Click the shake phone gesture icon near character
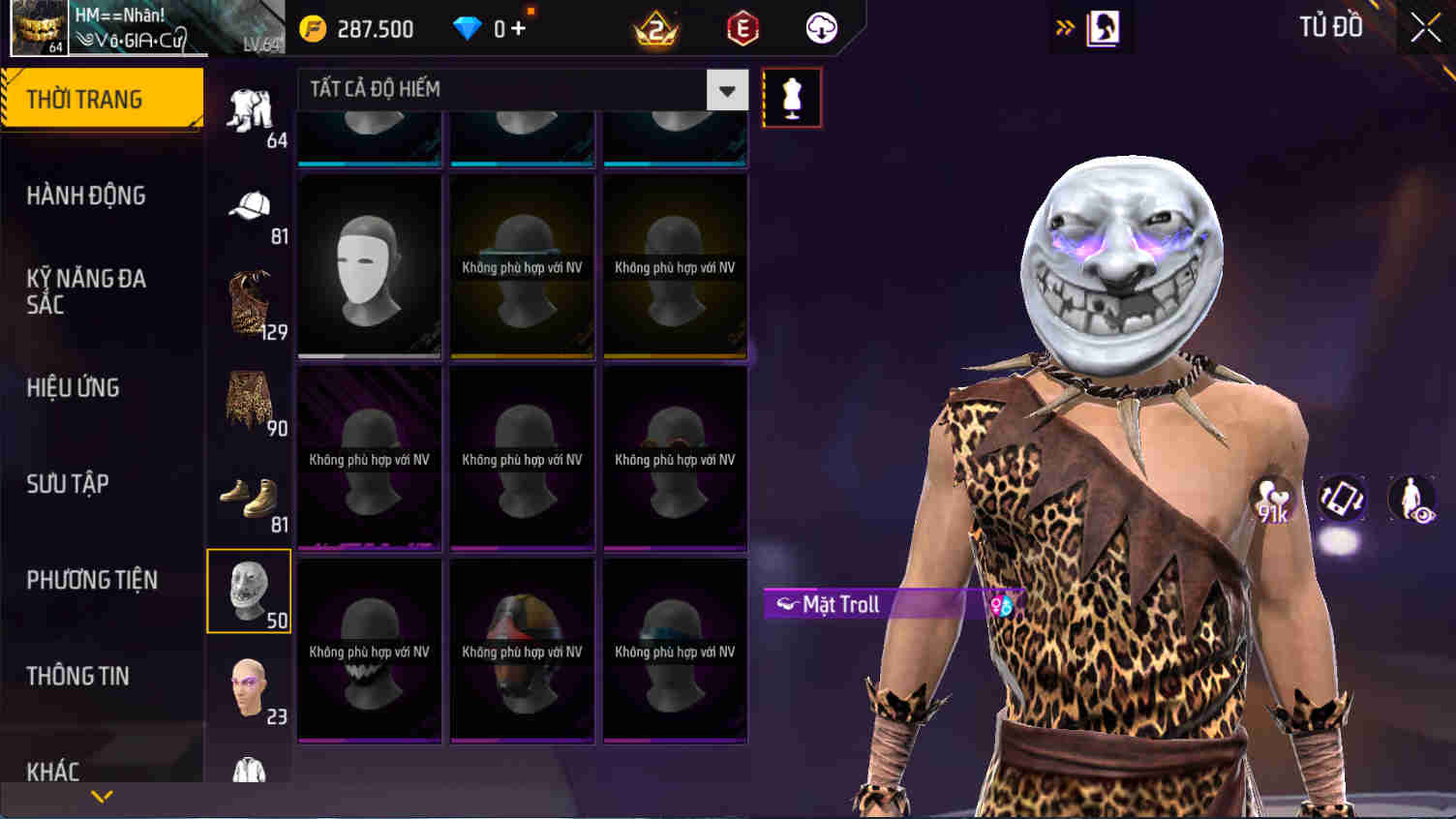This screenshot has height=819, width=1456. (x=1342, y=499)
